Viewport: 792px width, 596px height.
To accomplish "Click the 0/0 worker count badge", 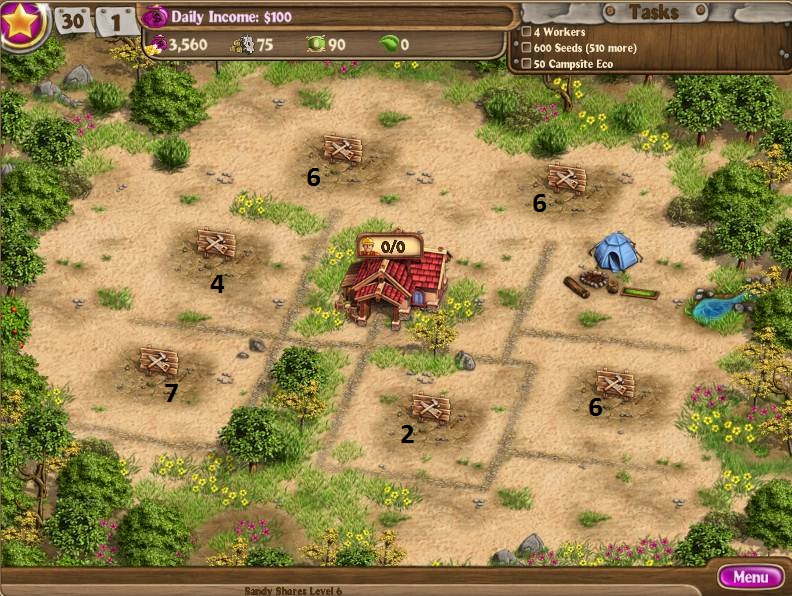I will point(390,245).
